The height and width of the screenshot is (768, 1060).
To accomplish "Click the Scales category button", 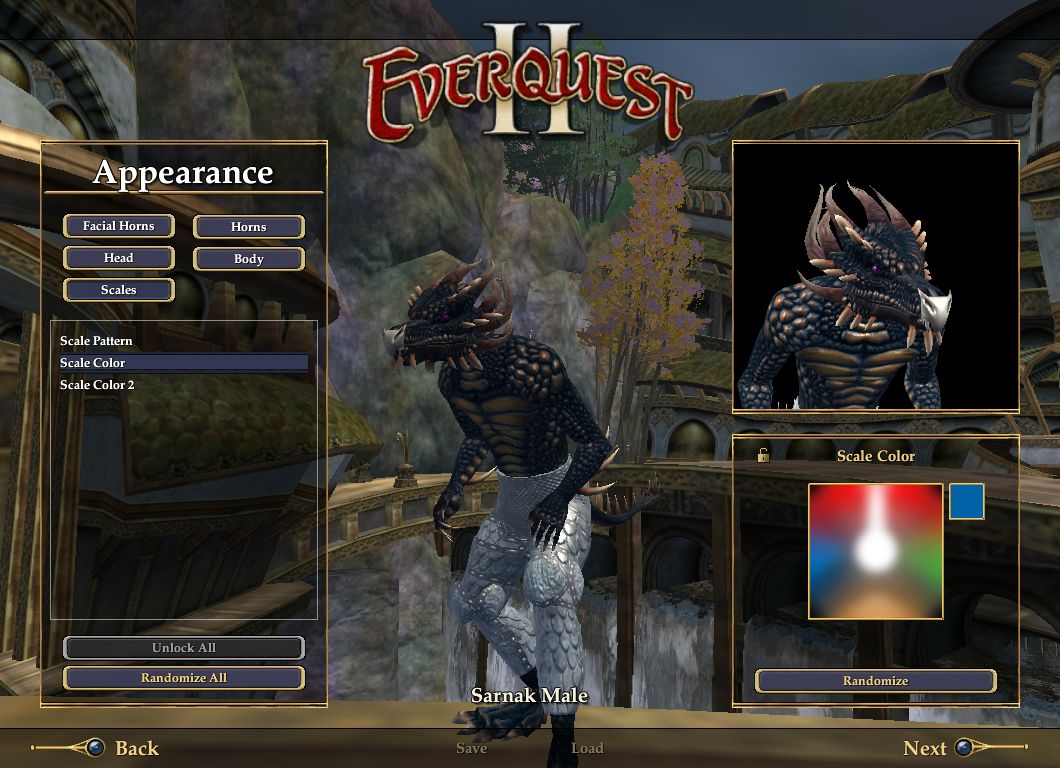I will pyautogui.click(x=118, y=290).
